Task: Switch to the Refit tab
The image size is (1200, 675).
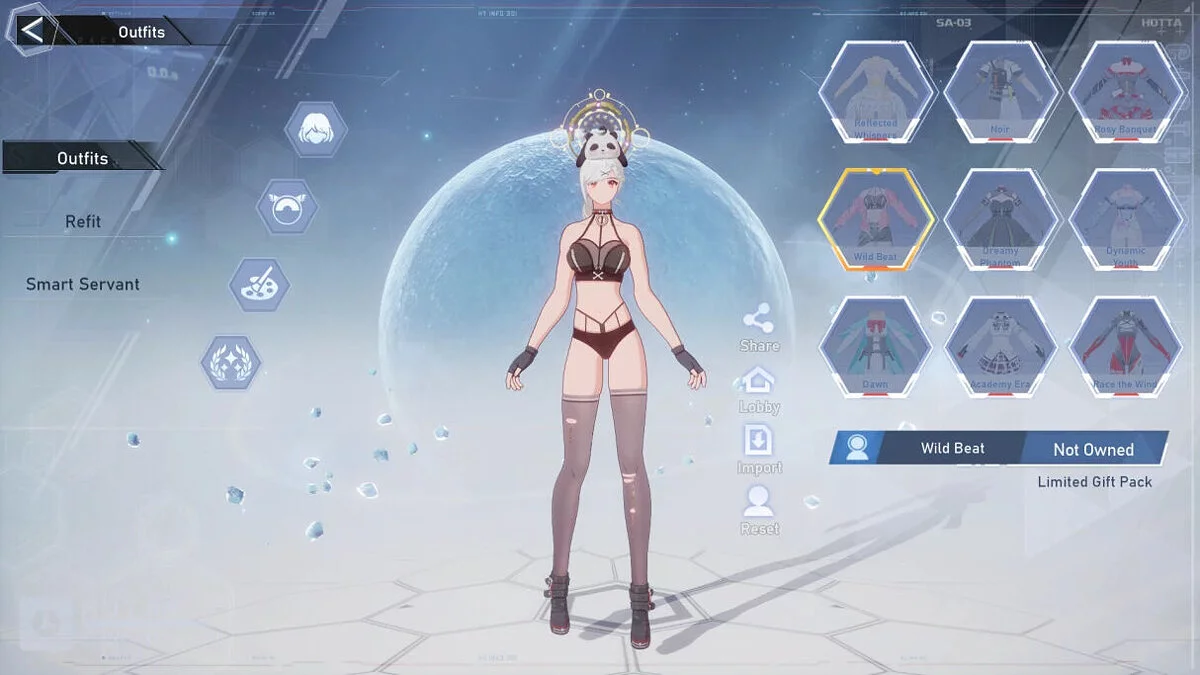Action: 83,221
